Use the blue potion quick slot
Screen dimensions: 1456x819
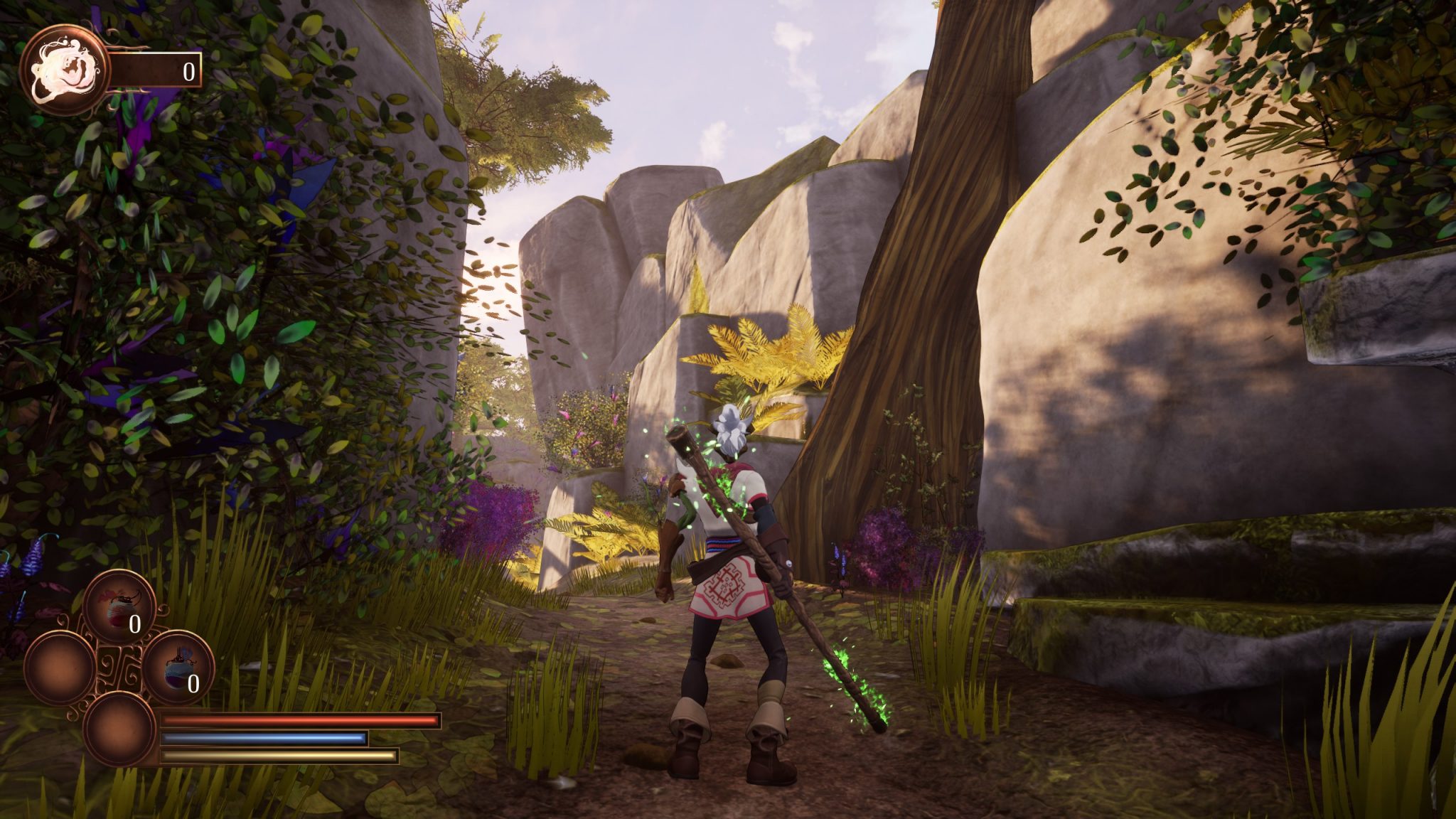click(x=178, y=667)
